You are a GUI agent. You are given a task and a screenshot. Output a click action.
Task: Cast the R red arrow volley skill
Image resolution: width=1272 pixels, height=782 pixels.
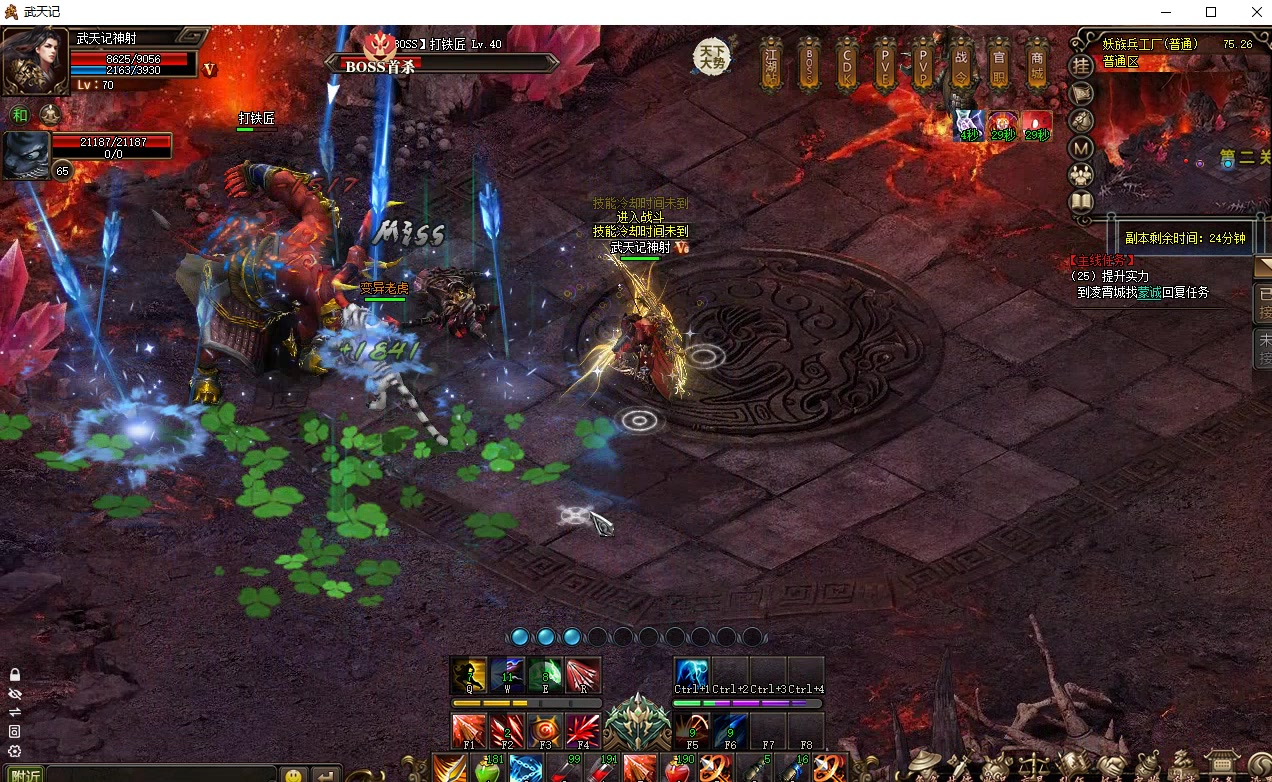(583, 675)
